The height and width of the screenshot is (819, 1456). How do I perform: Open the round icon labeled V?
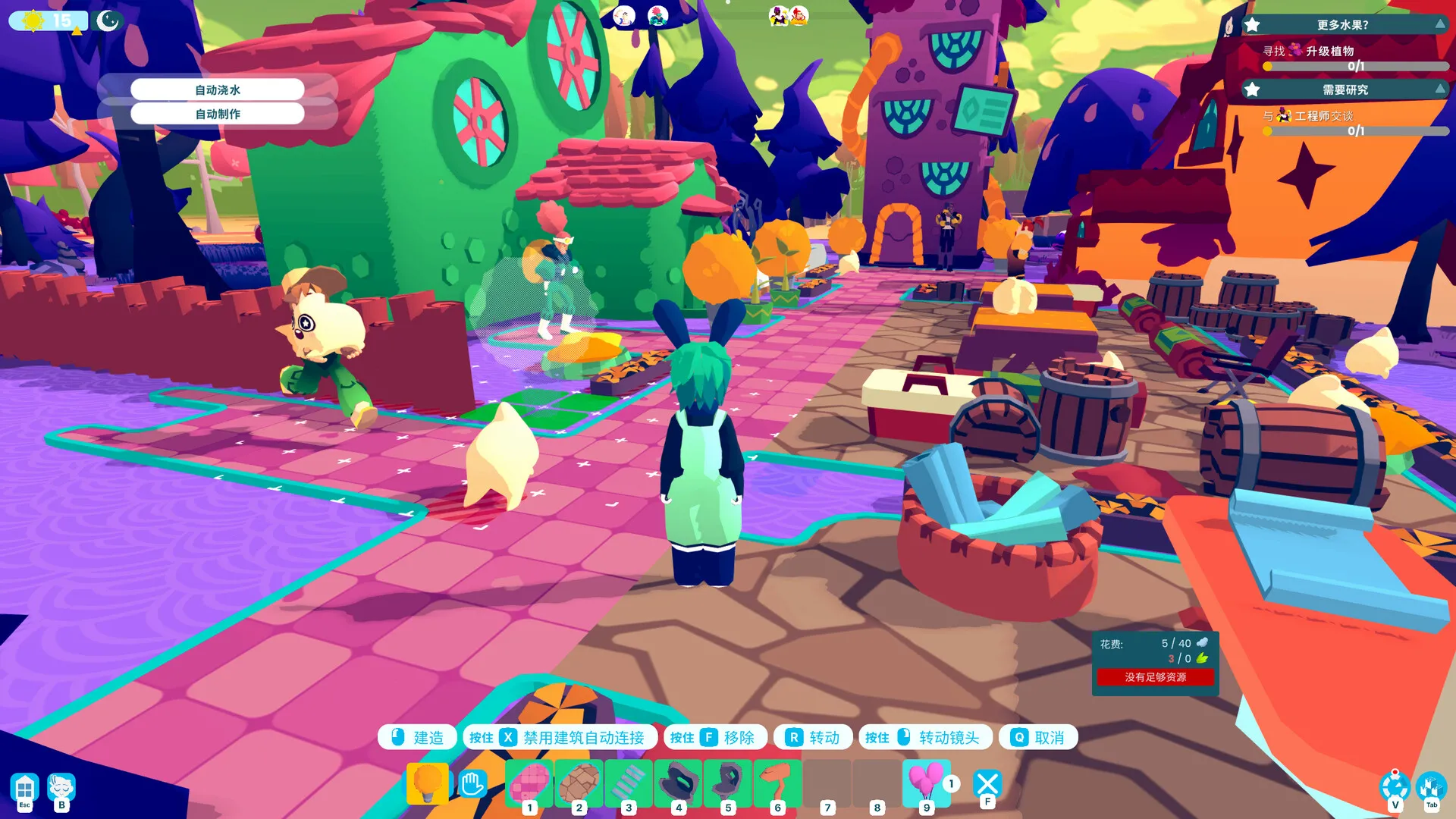click(x=1395, y=787)
